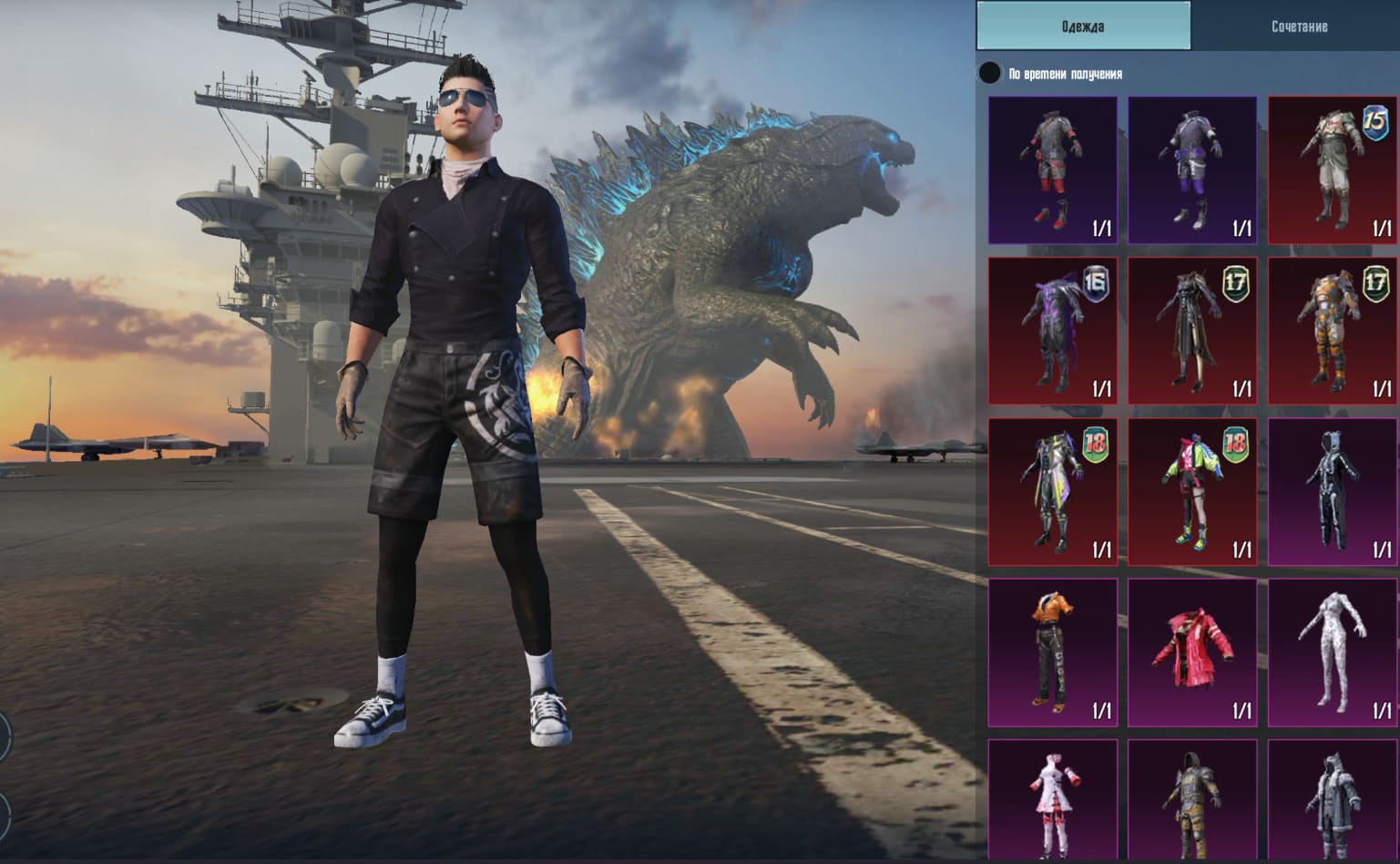
Task: Choose the purple armored outfit without badge
Action: click(1192, 170)
